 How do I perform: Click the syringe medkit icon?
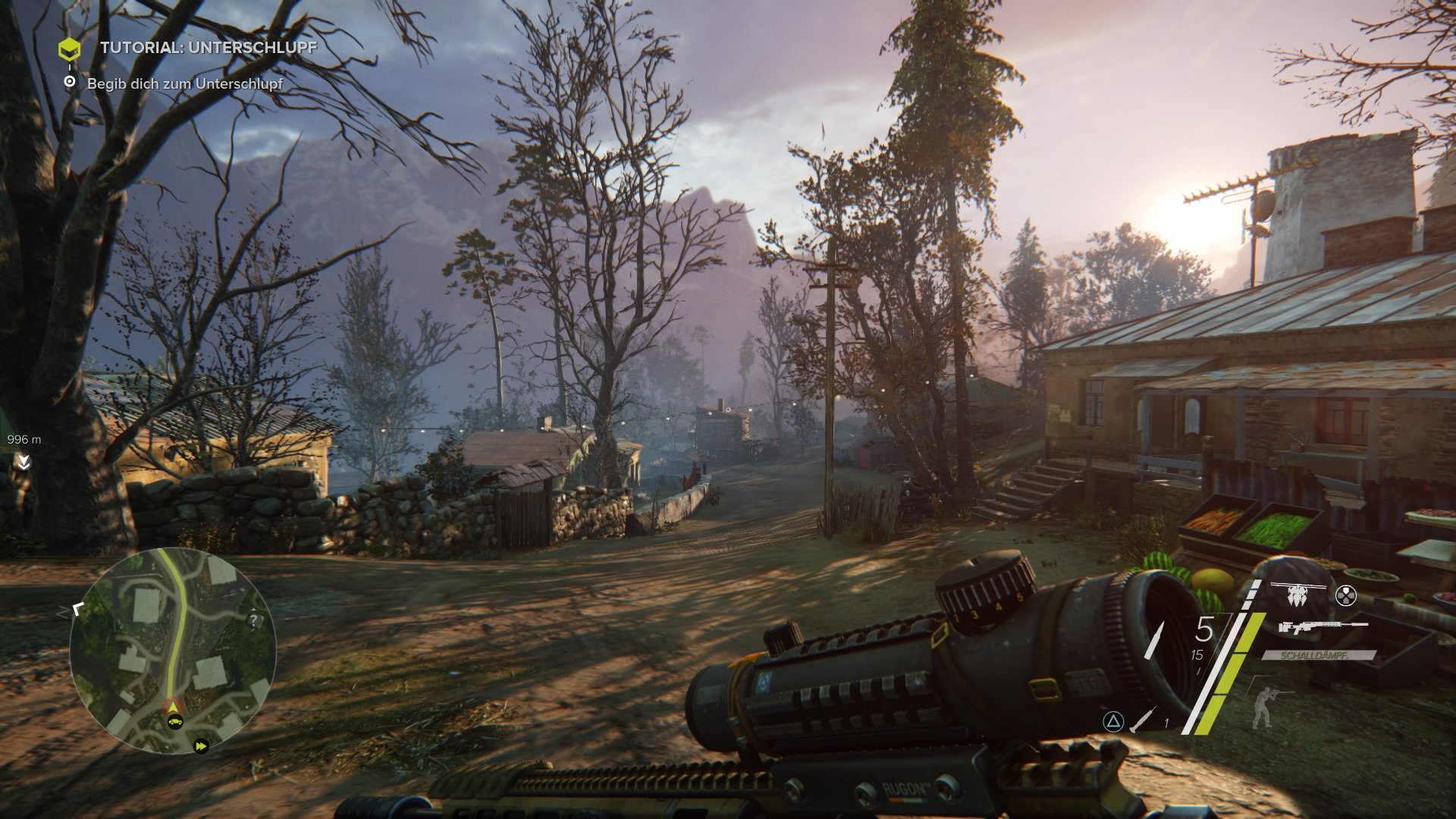(x=1142, y=720)
